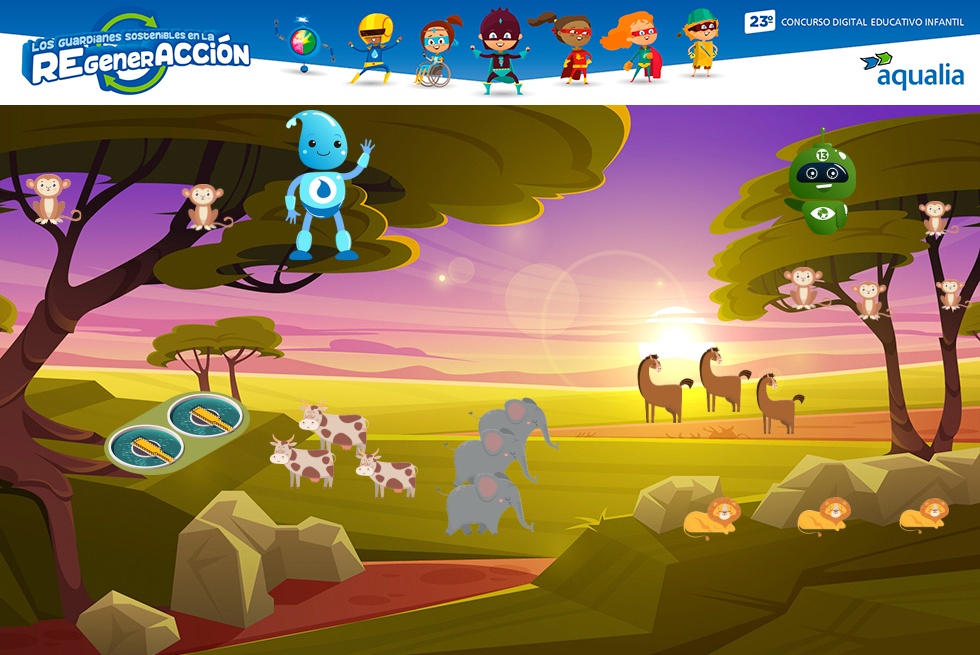Click the REgenerACCIÓN game logo
This screenshot has width=980, height=655.
tap(137, 53)
